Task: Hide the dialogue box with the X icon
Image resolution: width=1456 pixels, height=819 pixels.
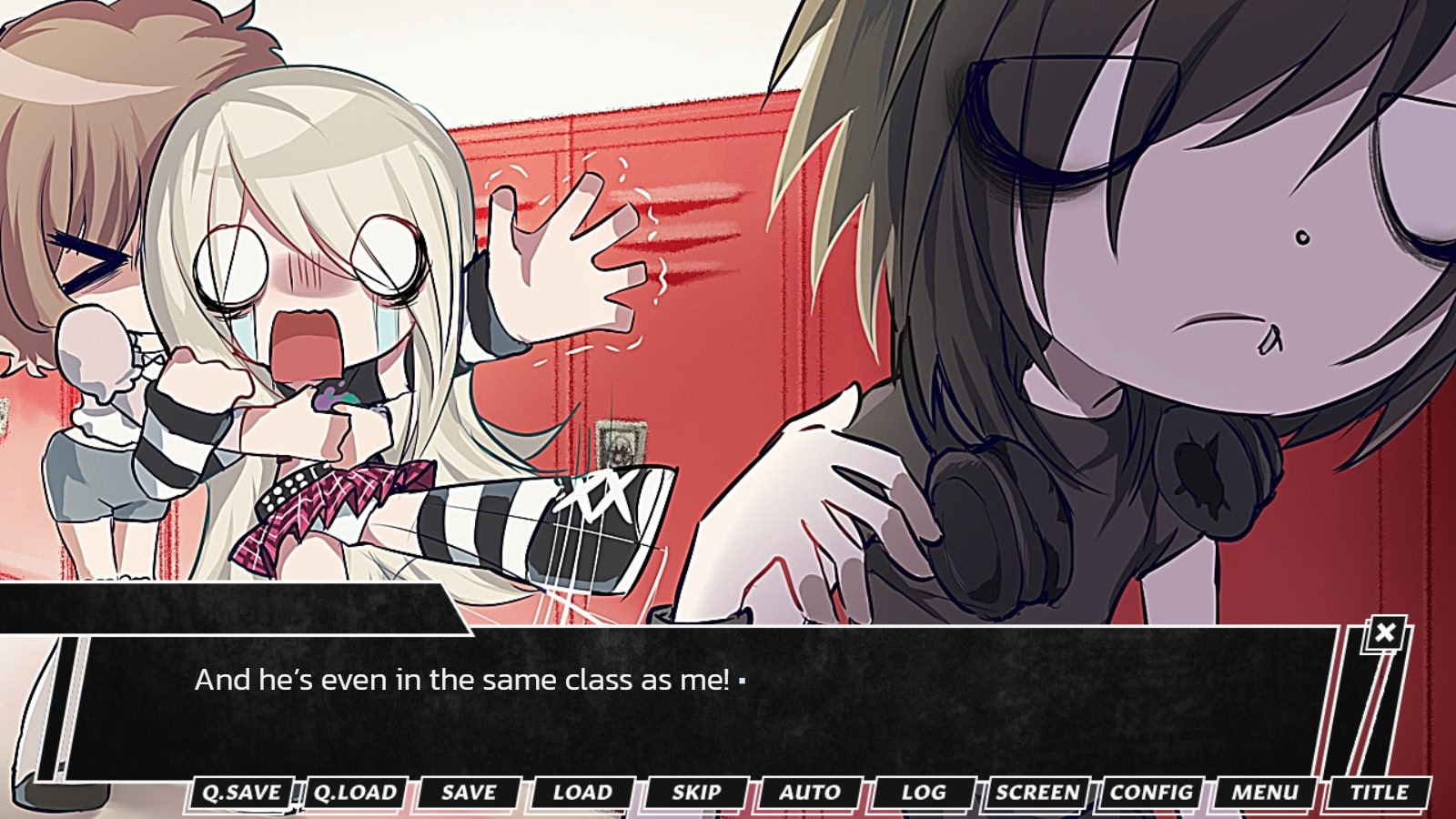Action: [1383, 632]
